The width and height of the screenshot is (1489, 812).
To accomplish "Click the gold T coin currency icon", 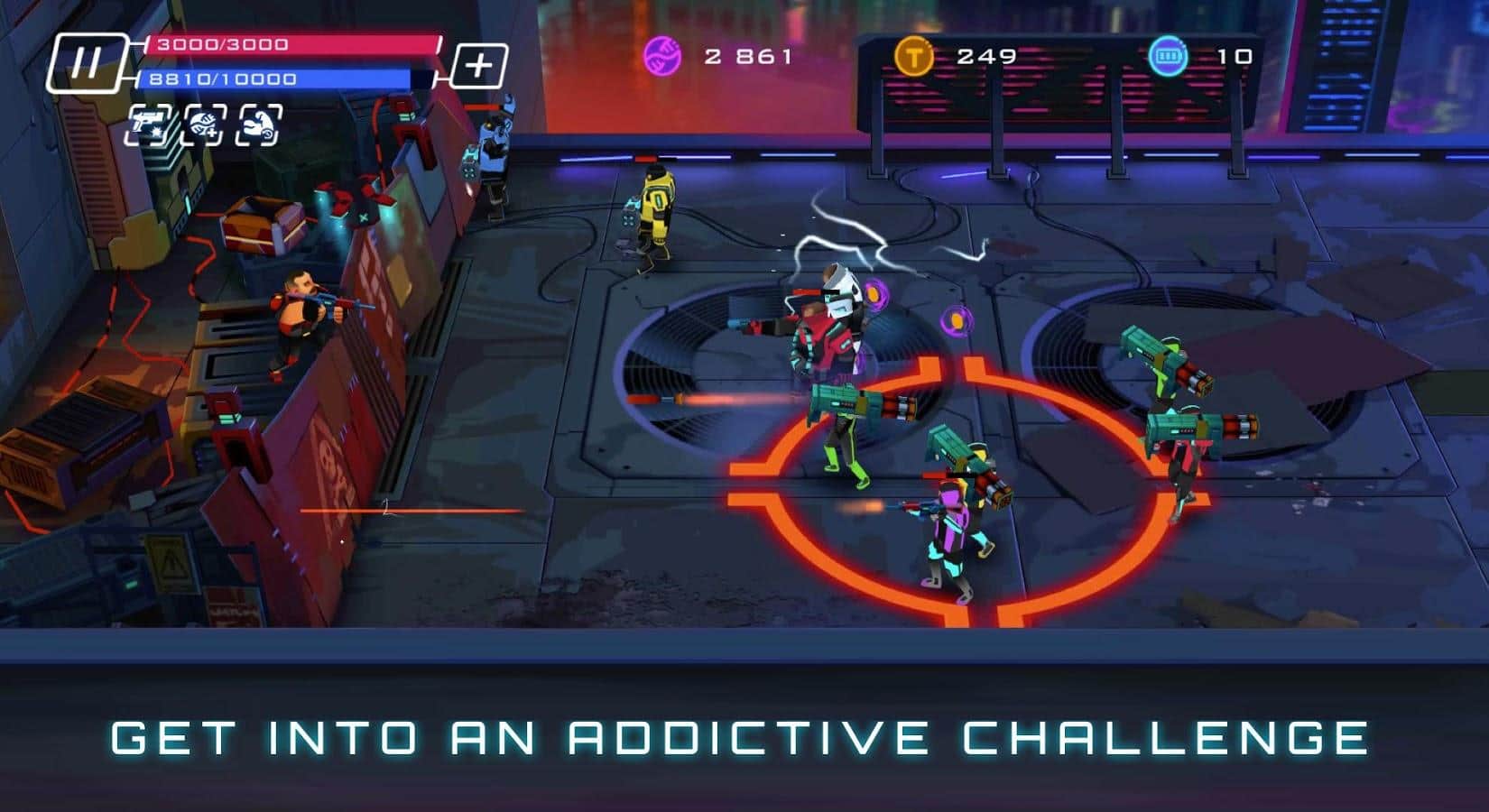I will click(916, 56).
